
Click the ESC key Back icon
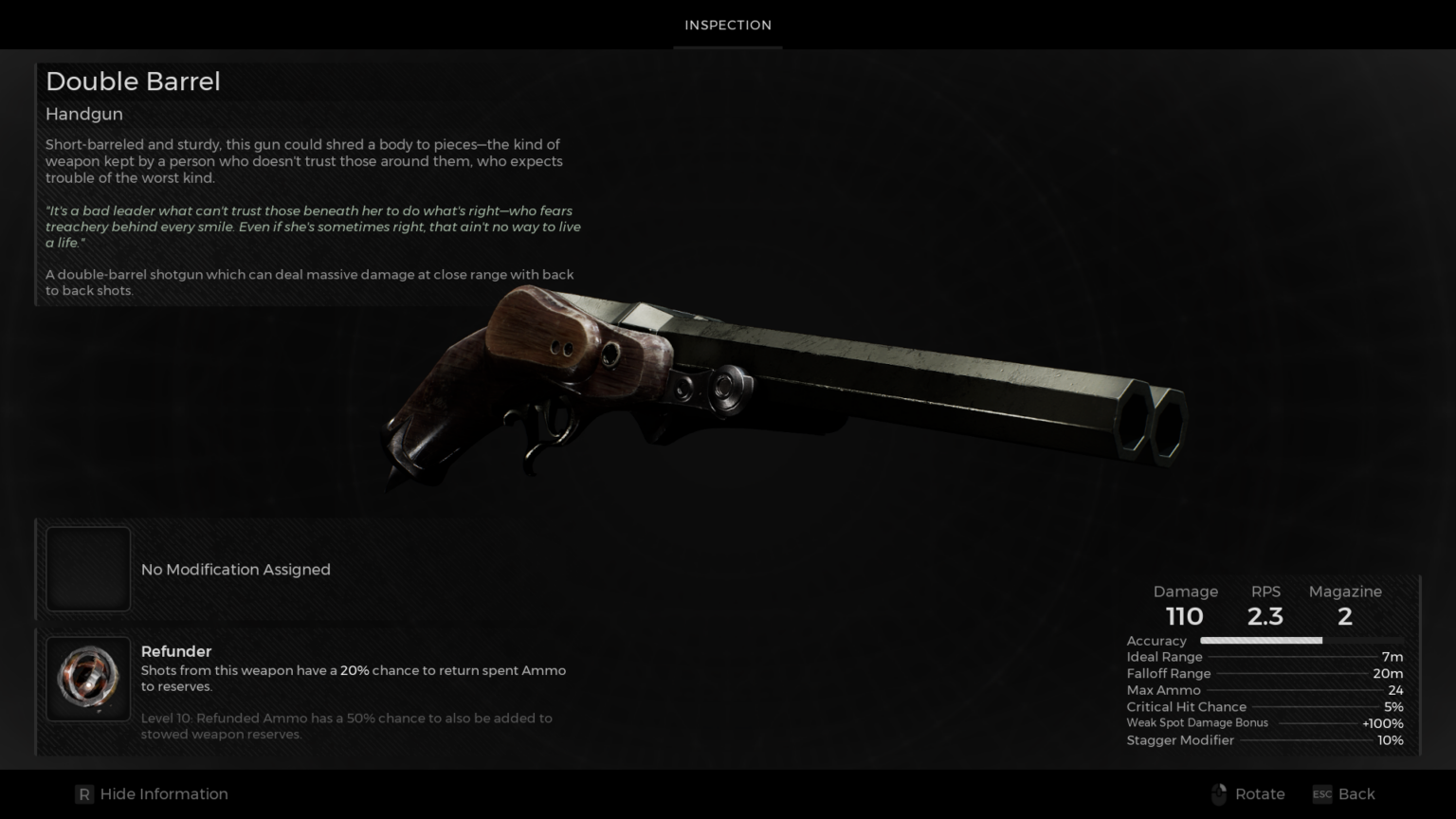(1321, 794)
